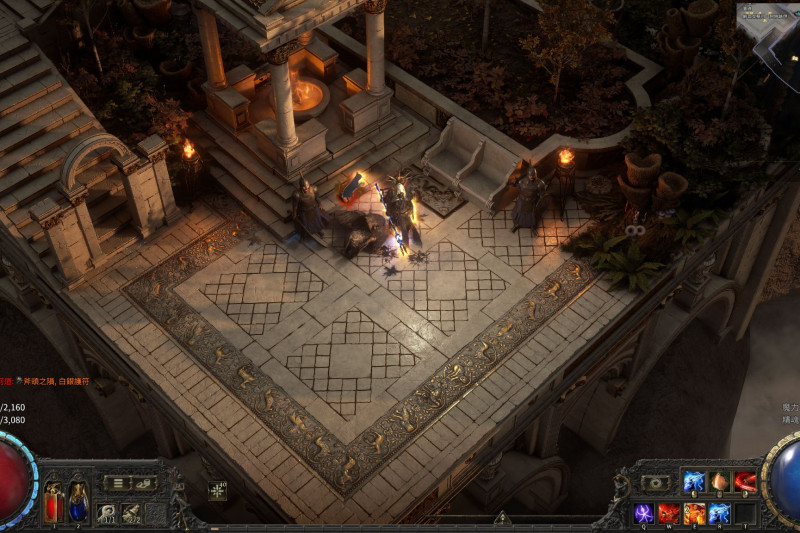The image size is (800, 533).
Task: Activate the top-row blue lightning strike skill
Action: (694, 482)
